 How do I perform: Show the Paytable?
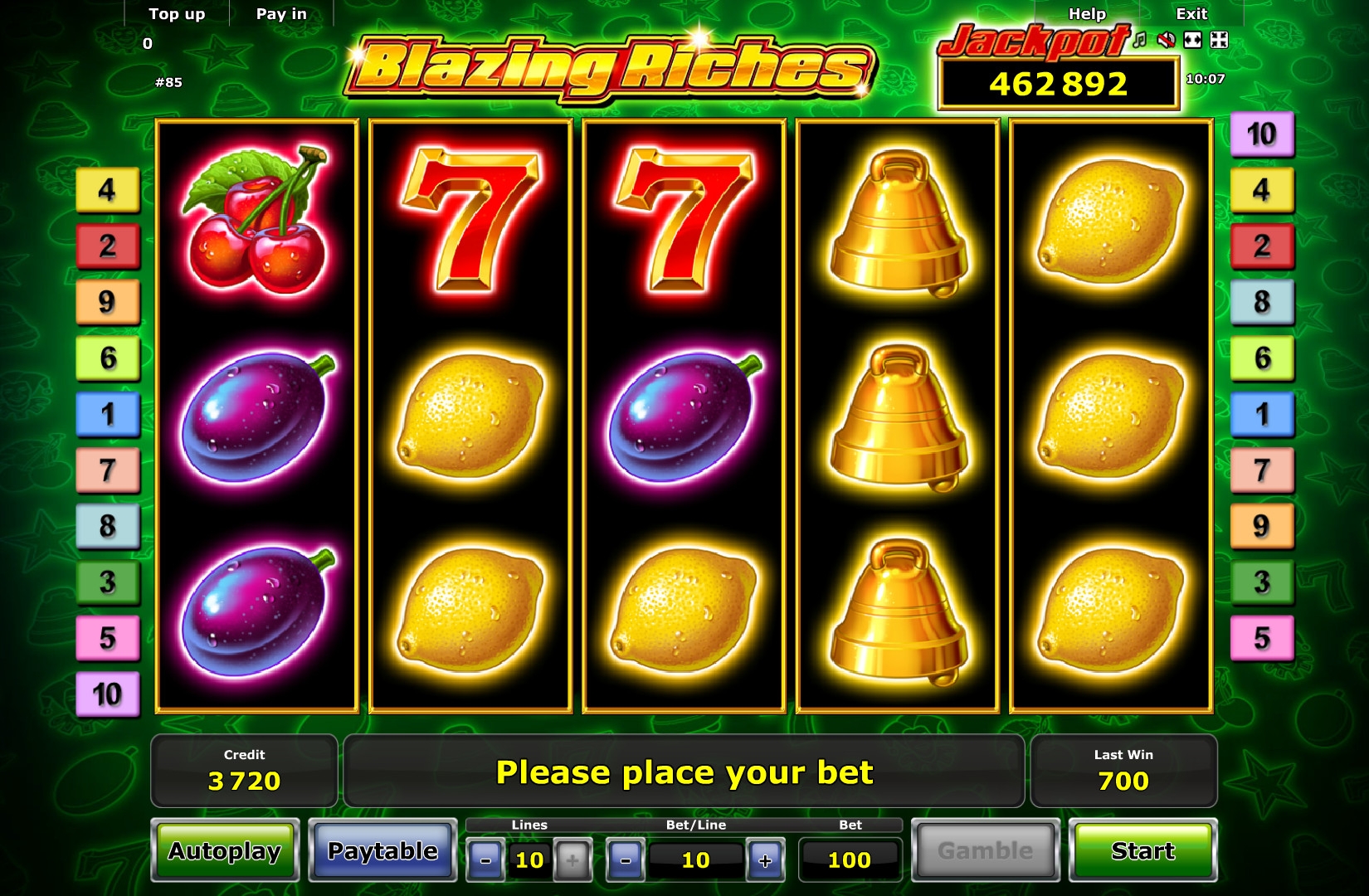(382, 850)
